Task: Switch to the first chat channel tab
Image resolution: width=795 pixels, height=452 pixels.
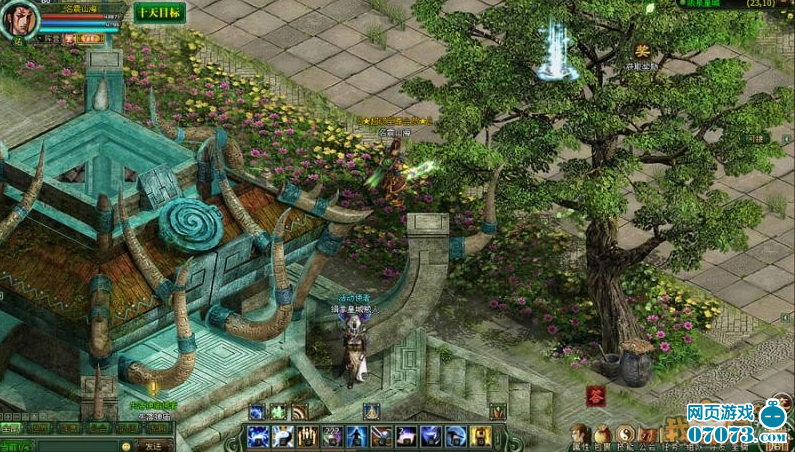Action: (11, 428)
